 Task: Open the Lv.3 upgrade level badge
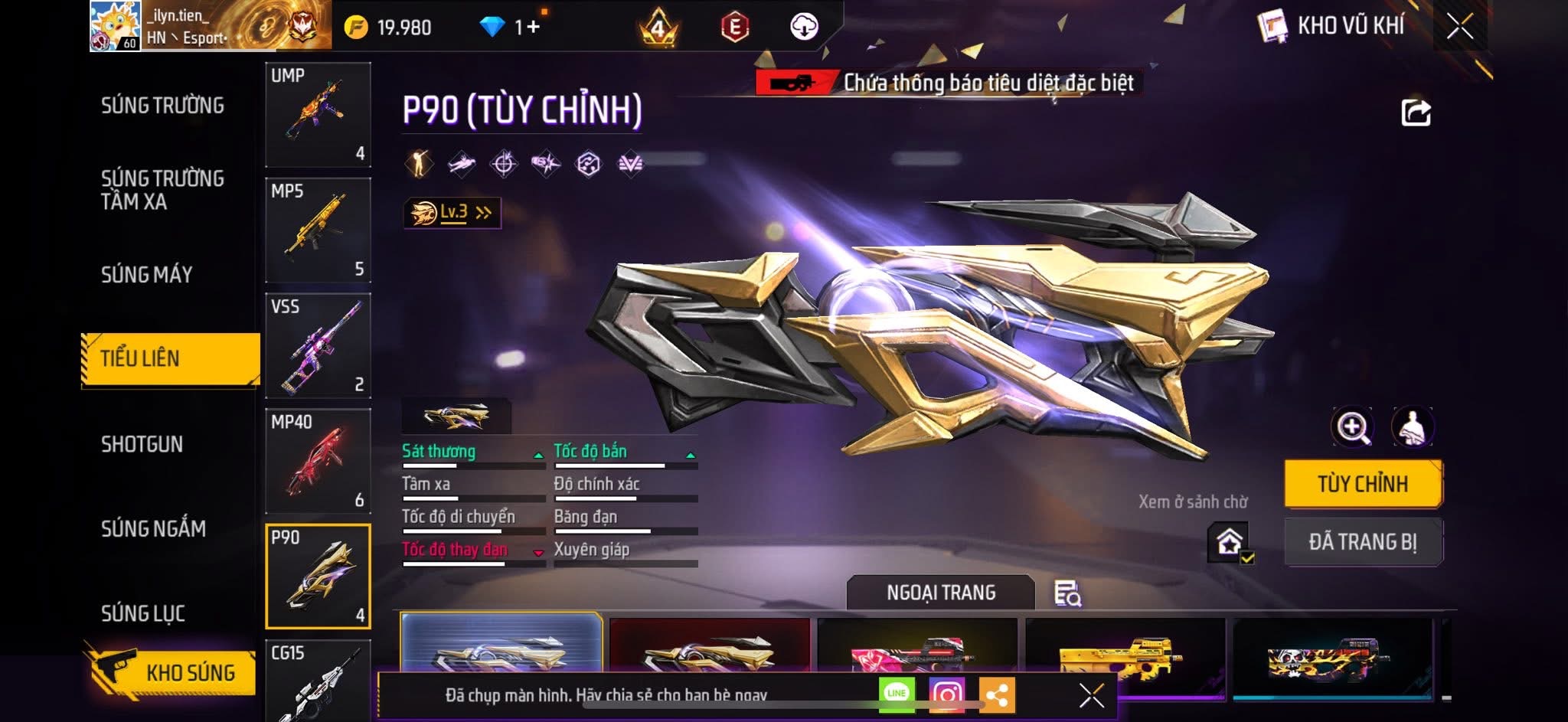(452, 213)
